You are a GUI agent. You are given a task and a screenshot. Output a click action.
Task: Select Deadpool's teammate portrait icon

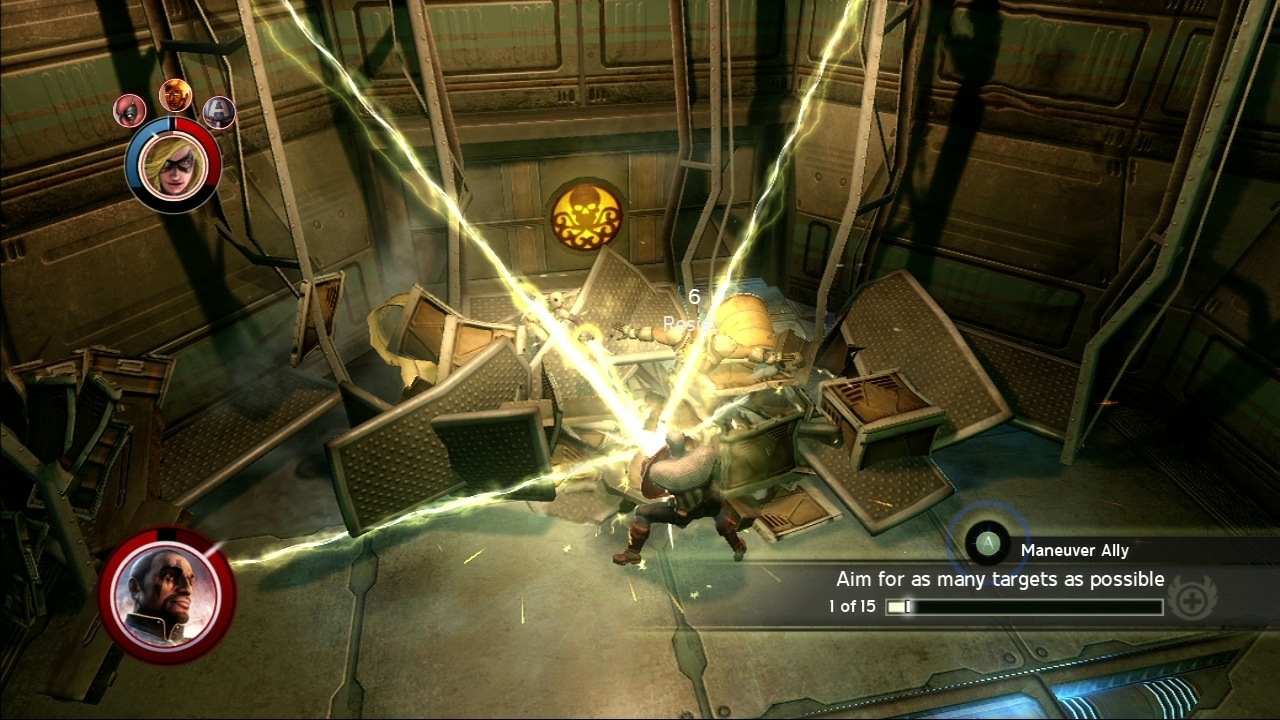pos(128,112)
